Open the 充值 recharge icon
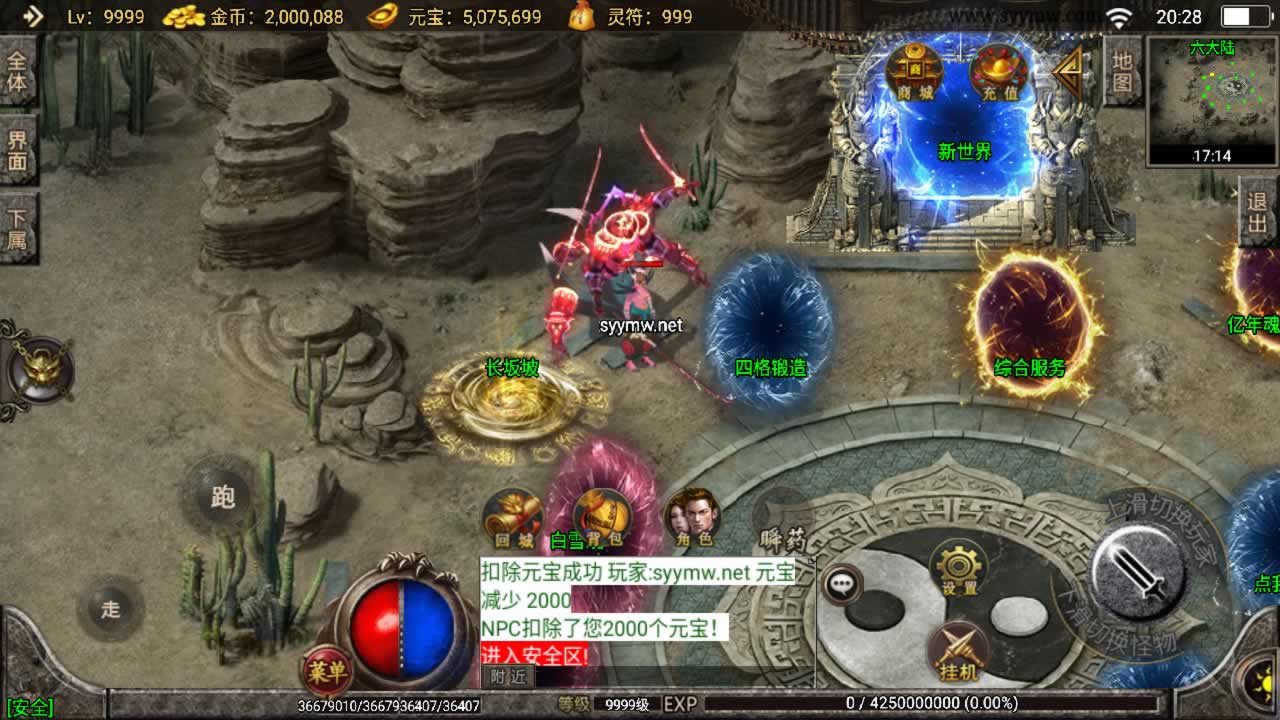The image size is (1280, 720). (x=998, y=71)
